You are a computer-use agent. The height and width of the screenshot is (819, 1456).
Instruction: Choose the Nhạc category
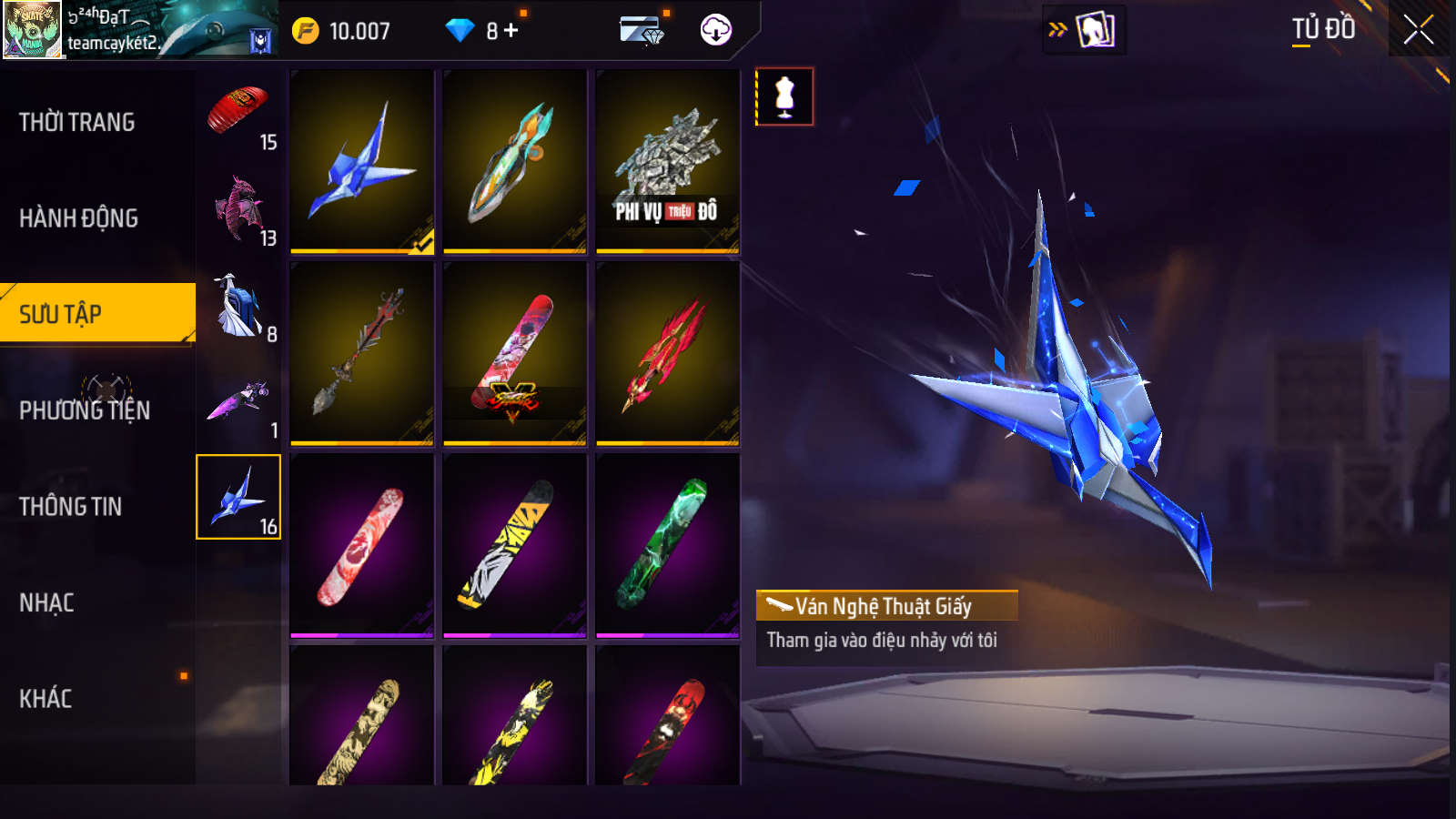tap(47, 602)
